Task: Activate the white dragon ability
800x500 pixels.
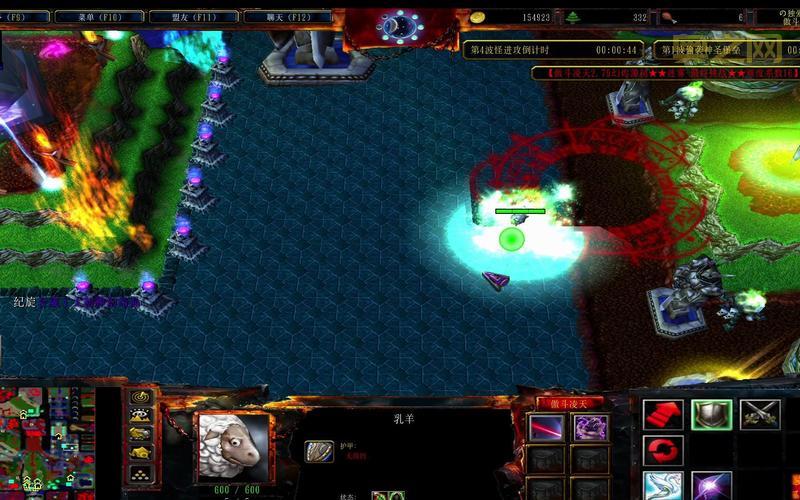Action: pyautogui.click(x=662, y=487)
